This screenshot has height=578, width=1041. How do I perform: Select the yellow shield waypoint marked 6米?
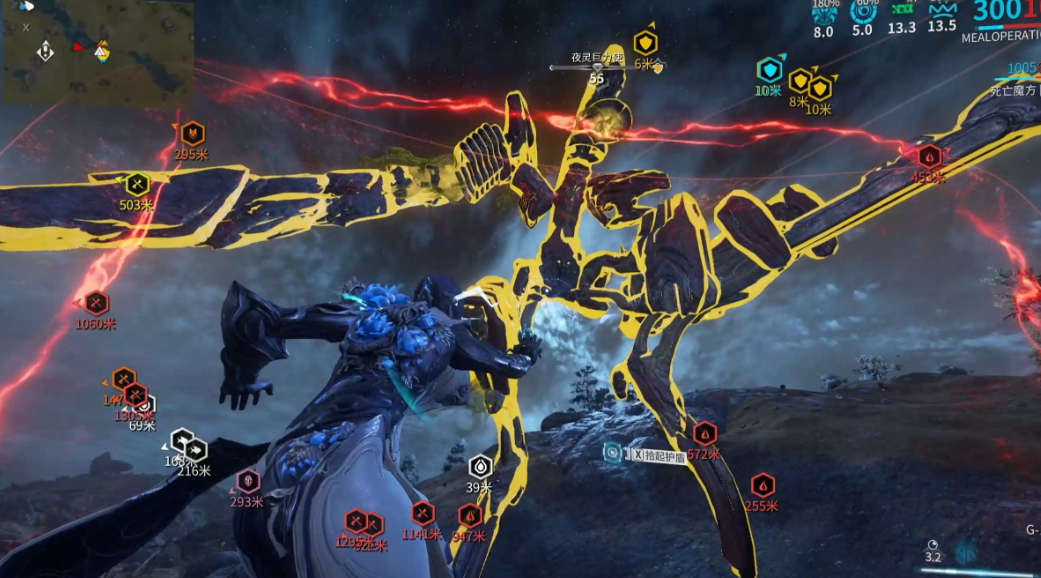tap(646, 43)
